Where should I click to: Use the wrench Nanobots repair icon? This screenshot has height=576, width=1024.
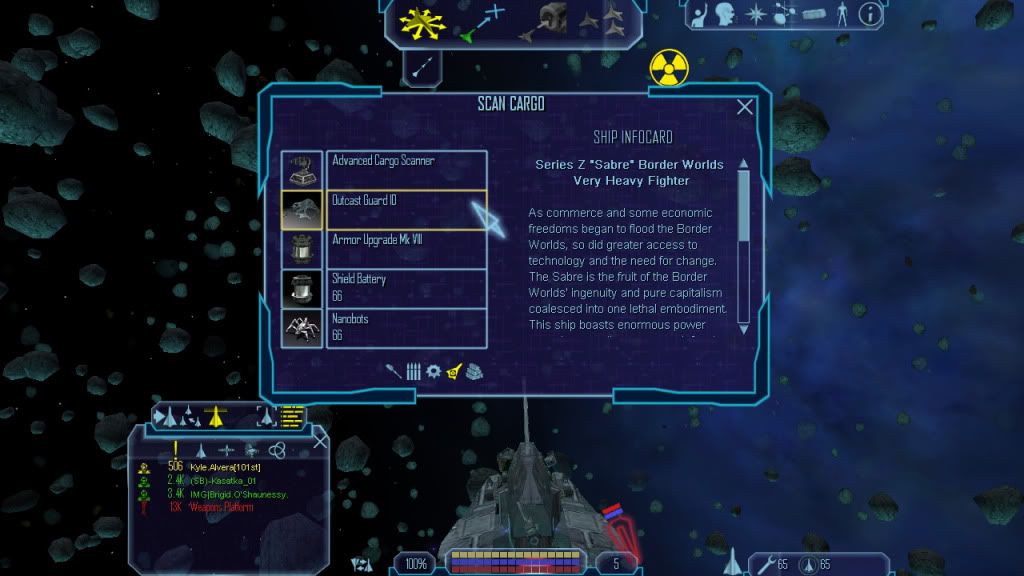(x=768, y=565)
